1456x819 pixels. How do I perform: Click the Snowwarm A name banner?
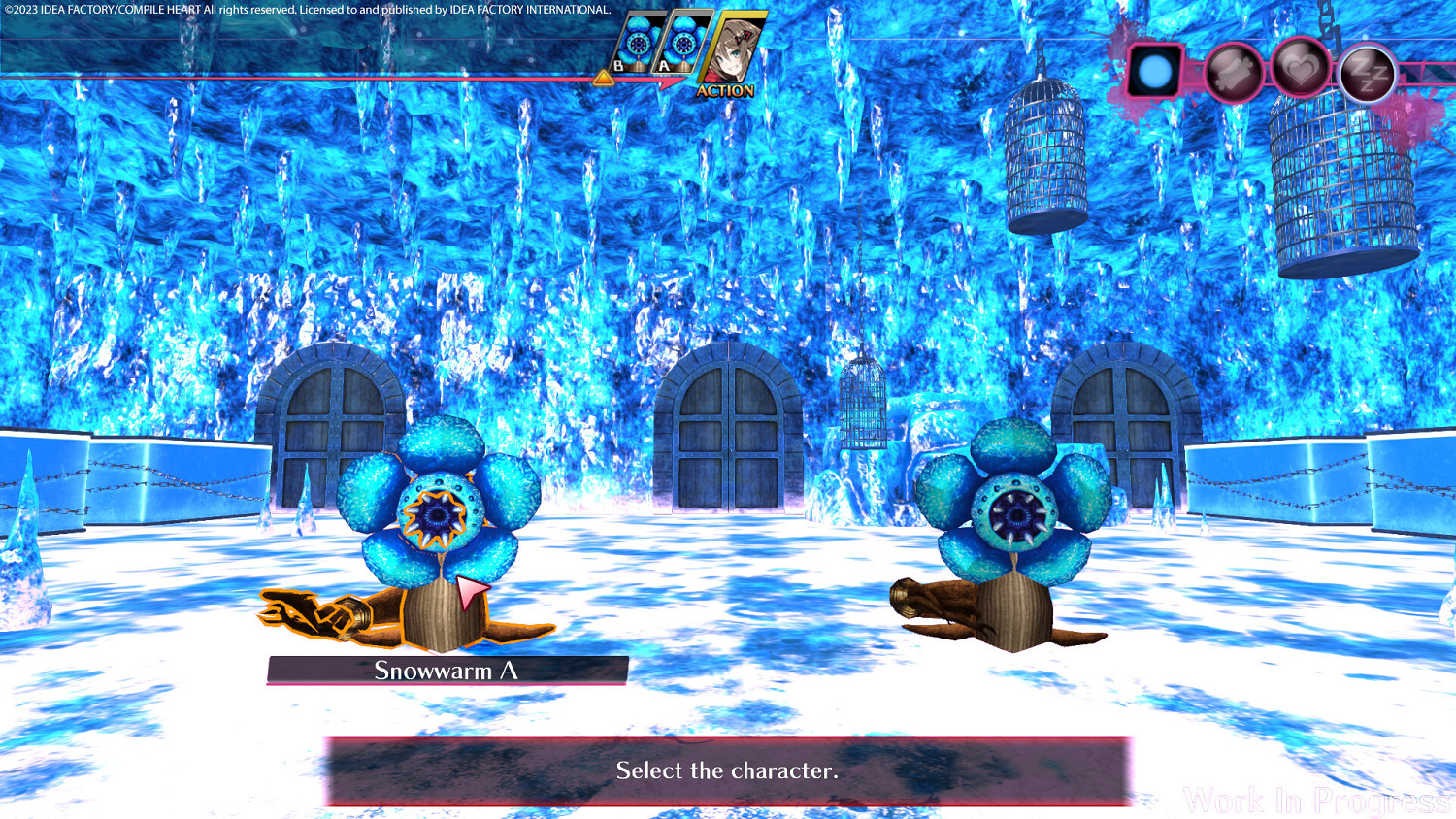pyautogui.click(x=447, y=670)
